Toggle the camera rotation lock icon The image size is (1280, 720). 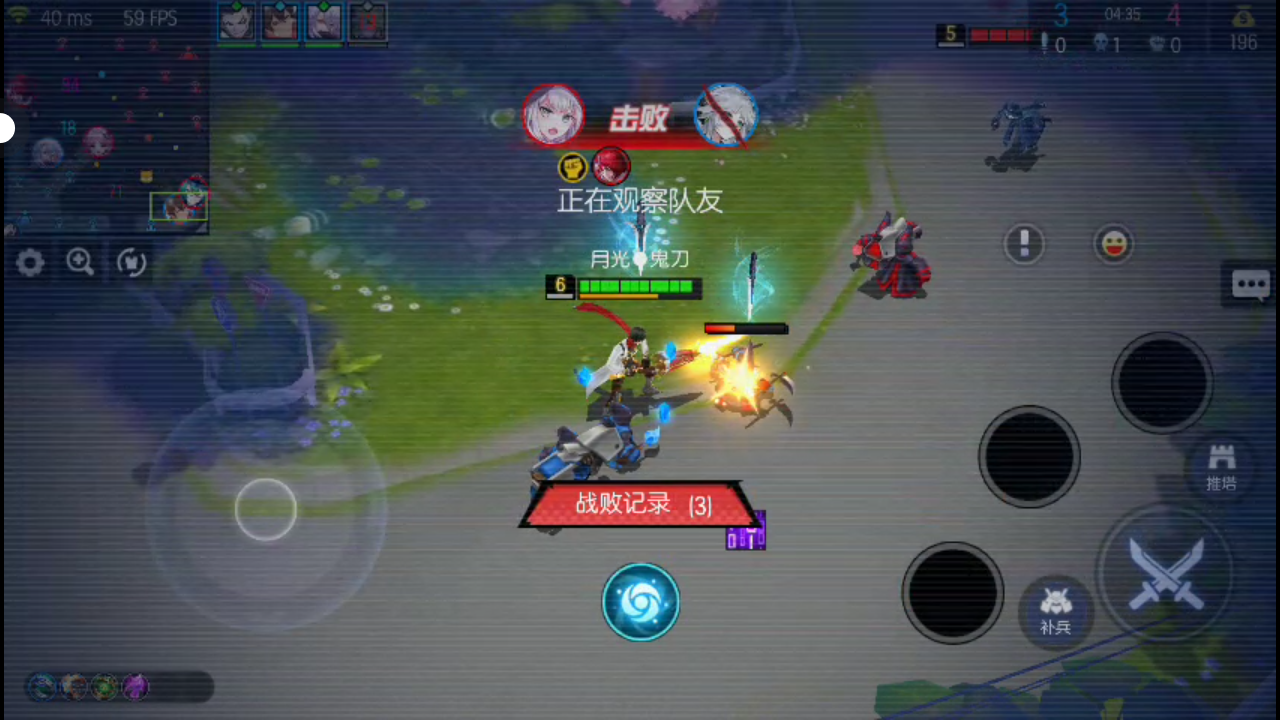(x=131, y=262)
